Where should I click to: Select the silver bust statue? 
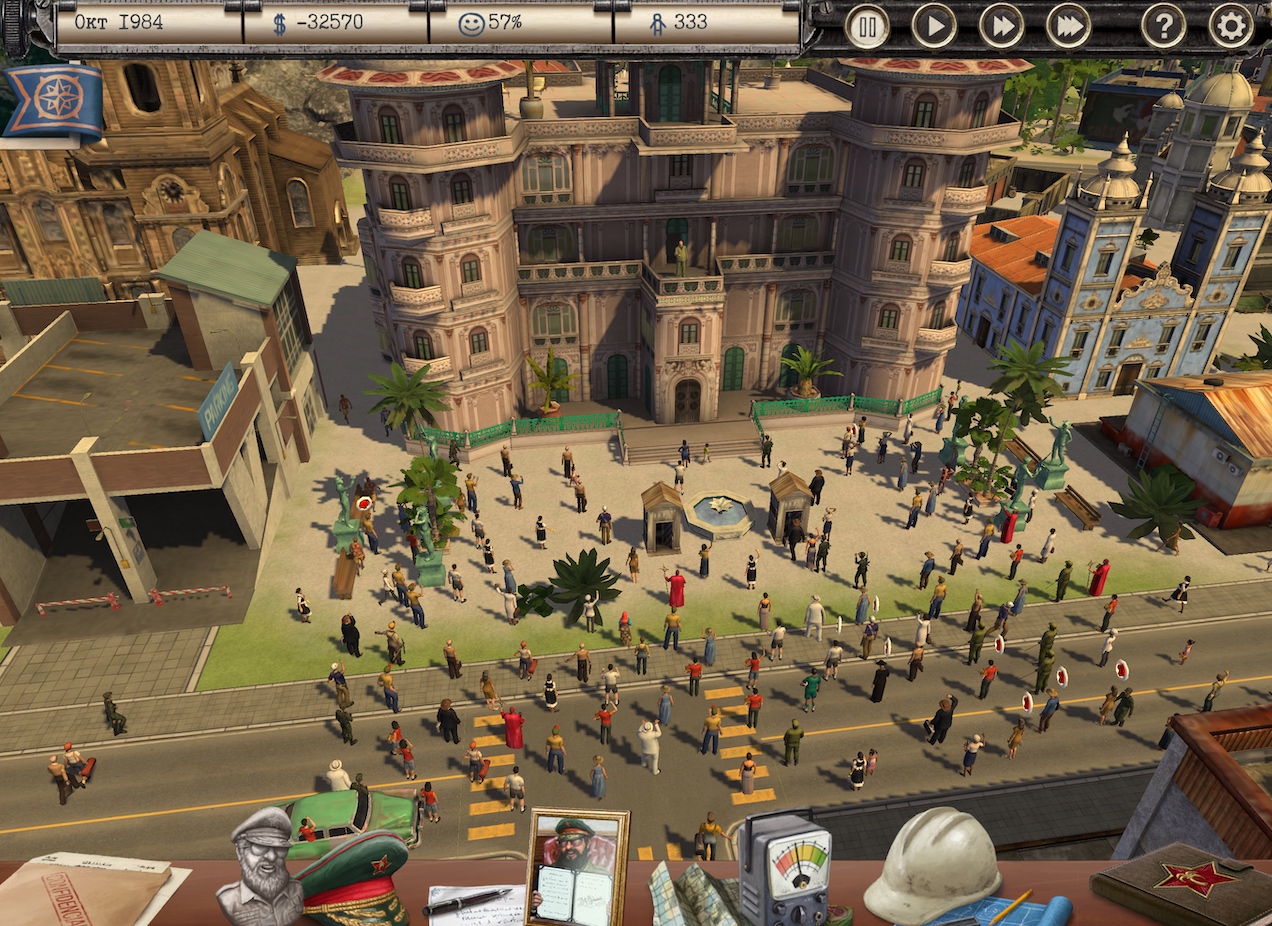coord(259,866)
